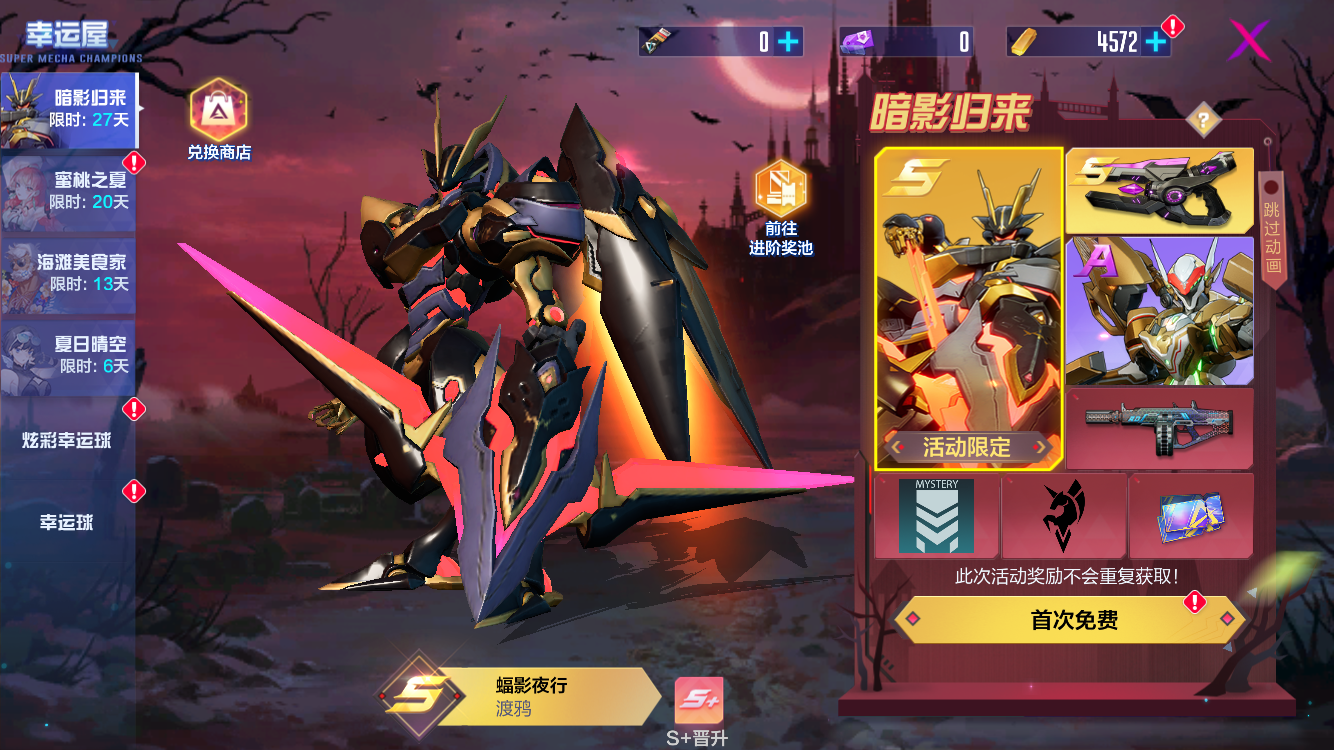This screenshot has height=750, width=1334.
Task: View the S-rank 活动限定 mecha reward
Action: click(x=968, y=308)
